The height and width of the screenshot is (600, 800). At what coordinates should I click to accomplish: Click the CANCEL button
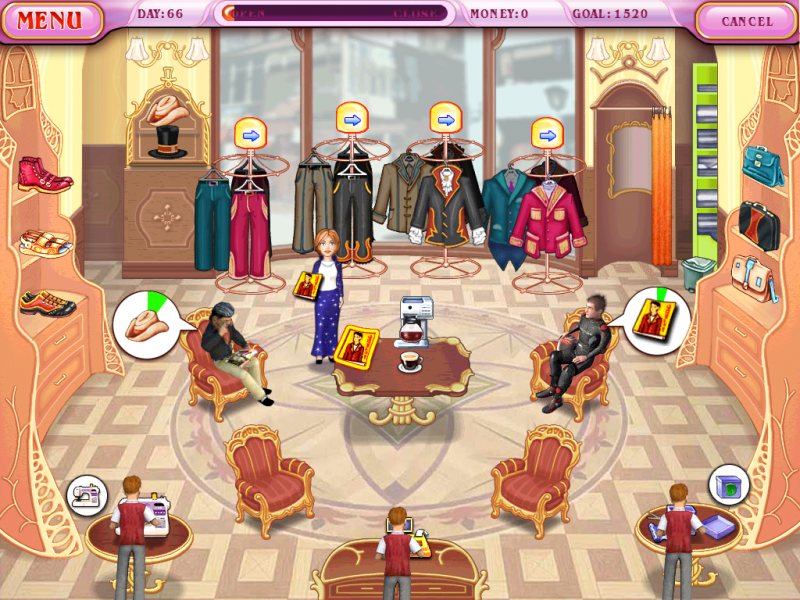point(747,21)
